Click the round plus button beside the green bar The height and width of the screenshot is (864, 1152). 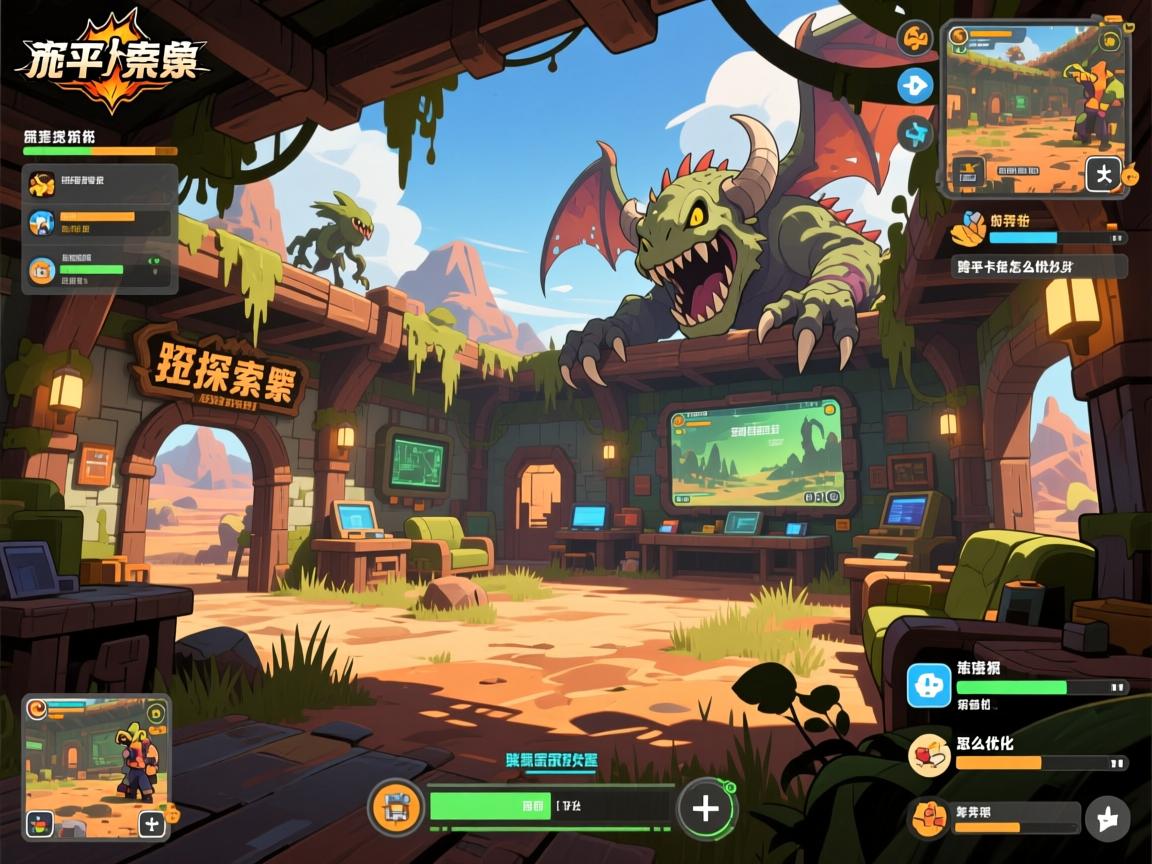point(706,808)
